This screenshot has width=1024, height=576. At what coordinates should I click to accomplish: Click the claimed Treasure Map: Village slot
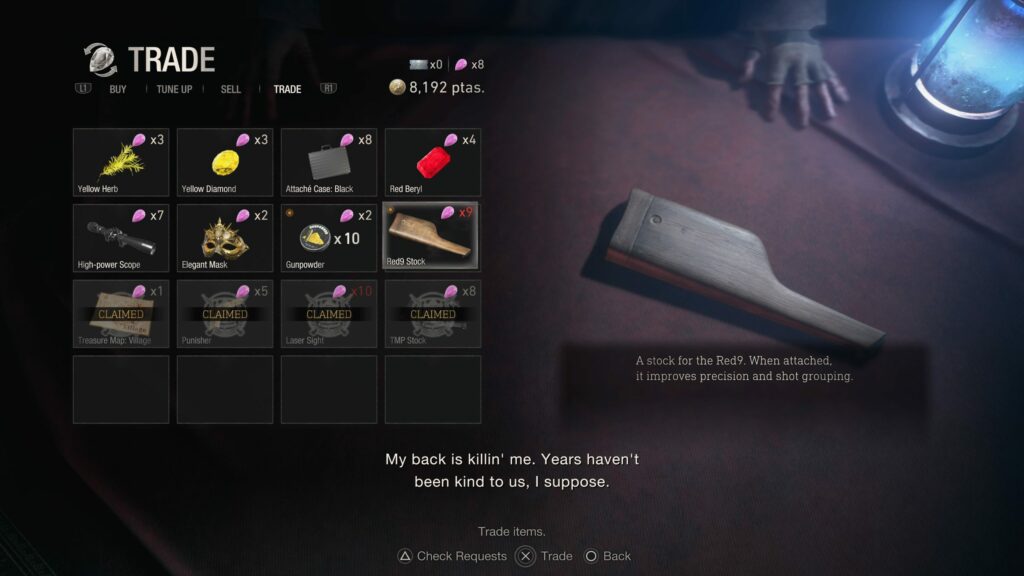tap(121, 314)
